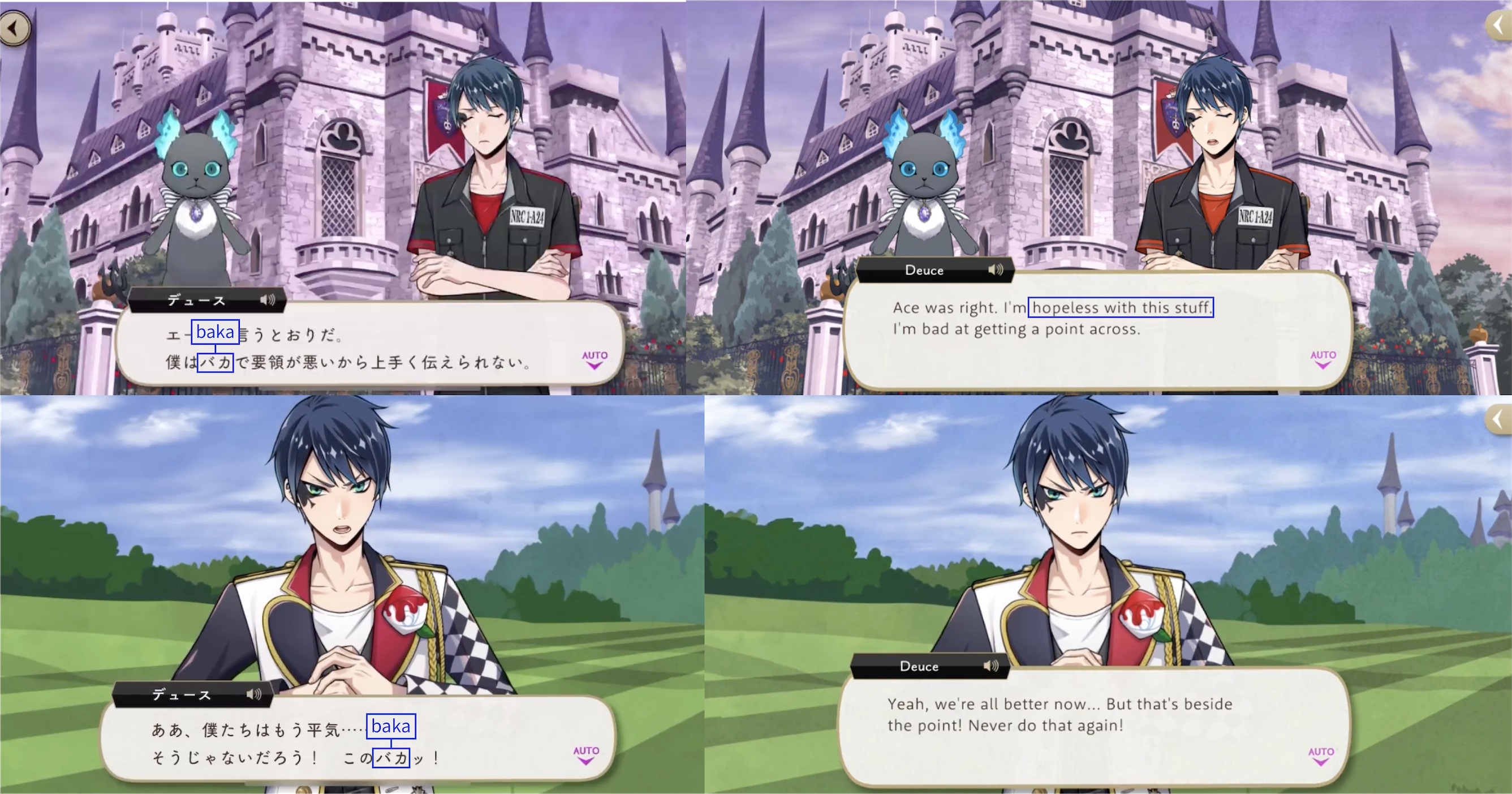Replay voice beside Deuce's name above 'Yeah, we're all better'

(x=990, y=666)
